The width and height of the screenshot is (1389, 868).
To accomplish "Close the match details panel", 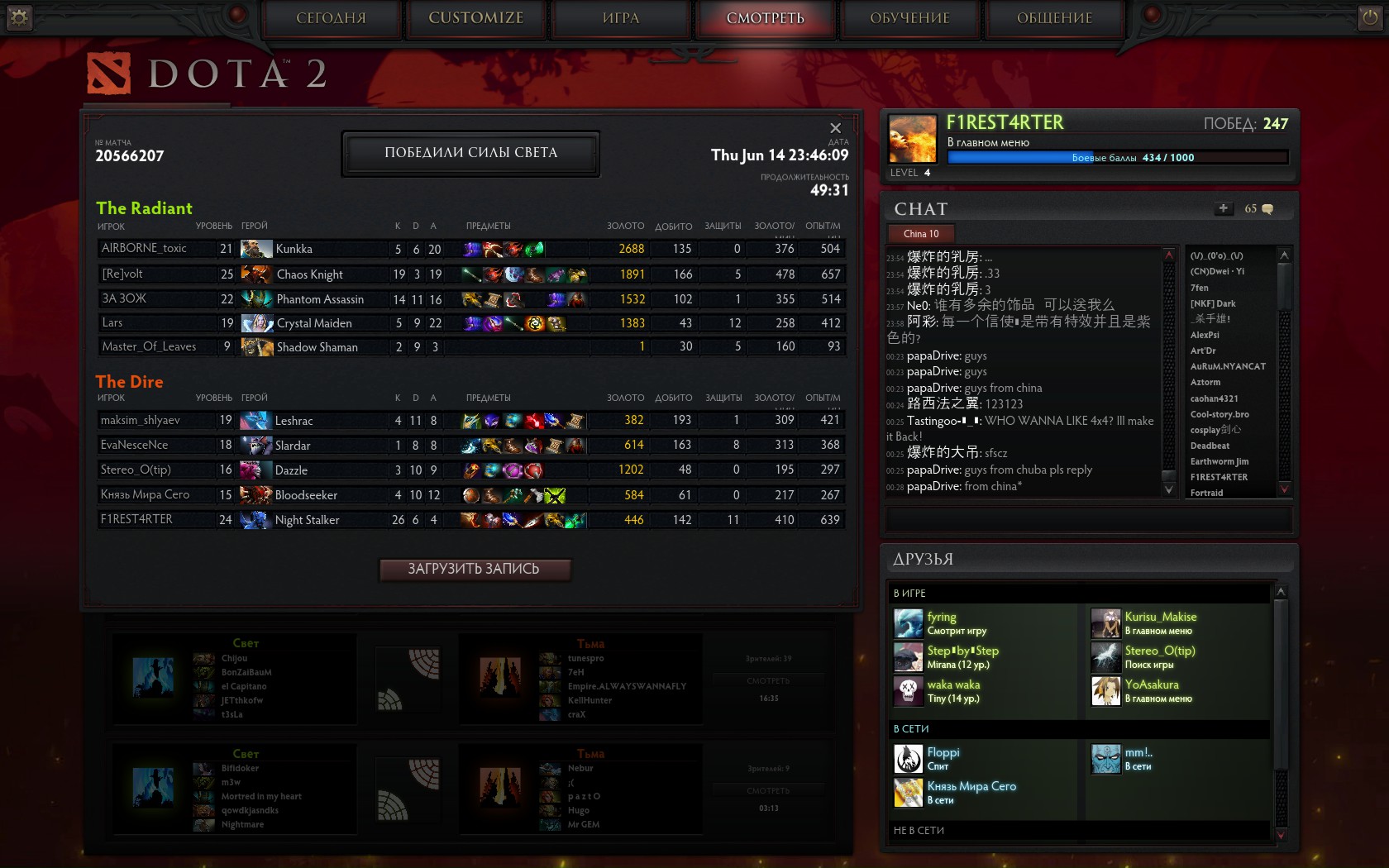I will [835, 128].
